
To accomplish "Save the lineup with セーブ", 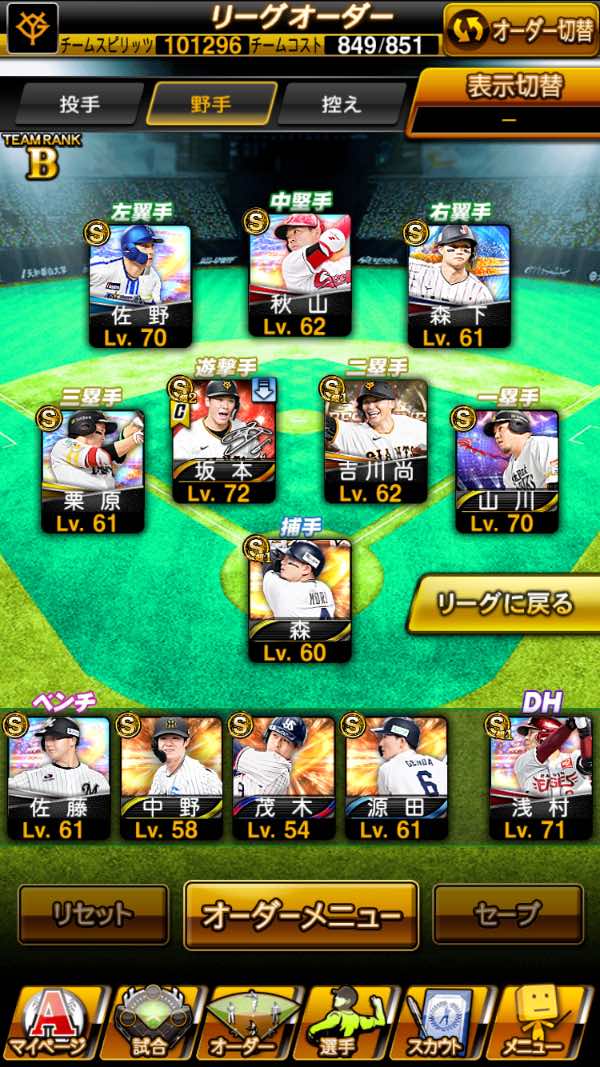I will click(x=508, y=914).
